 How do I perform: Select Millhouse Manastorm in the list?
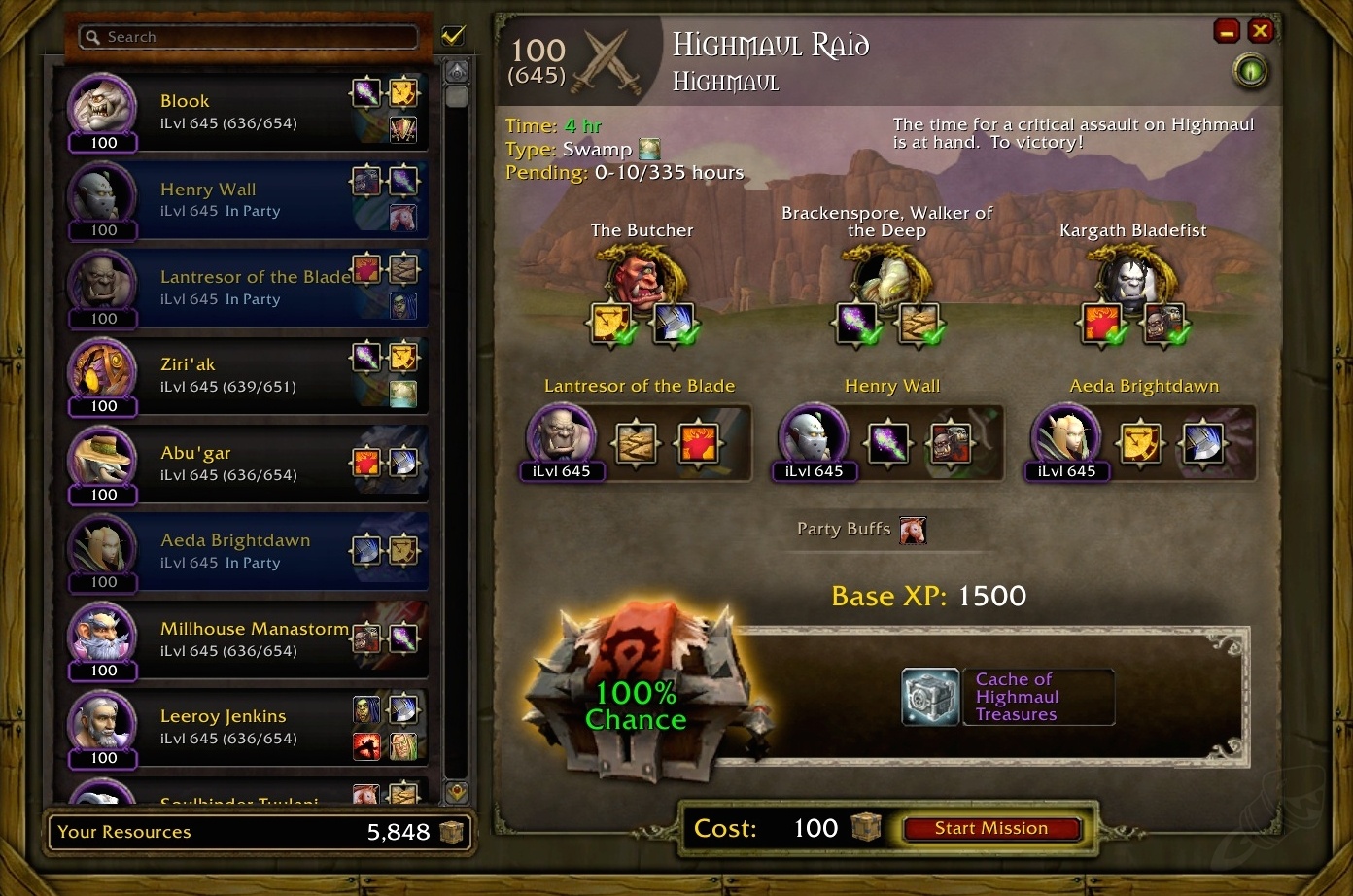pyautogui.click(x=243, y=639)
